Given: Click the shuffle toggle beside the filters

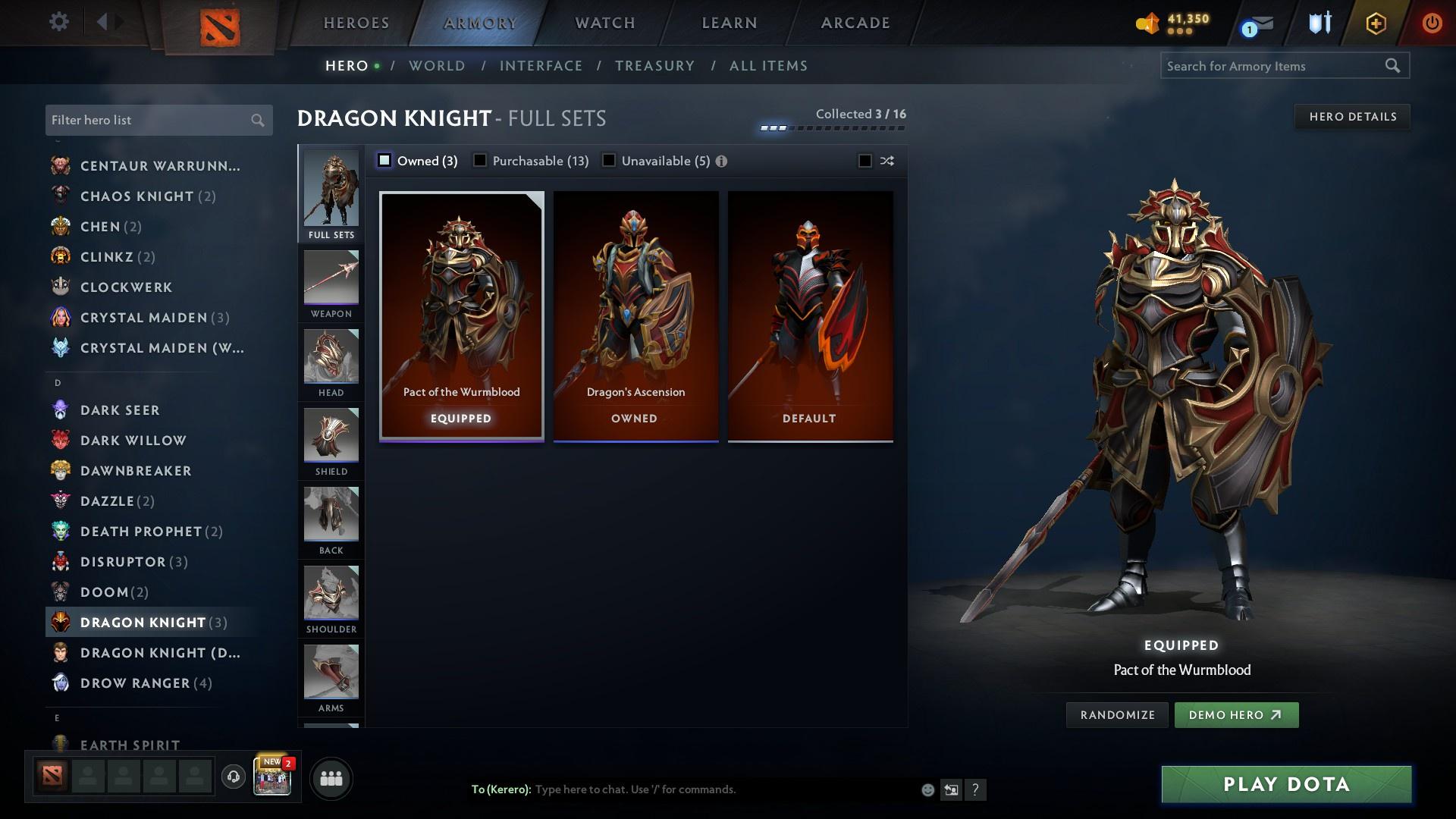Looking at the screenshot, I should point(886,160).
